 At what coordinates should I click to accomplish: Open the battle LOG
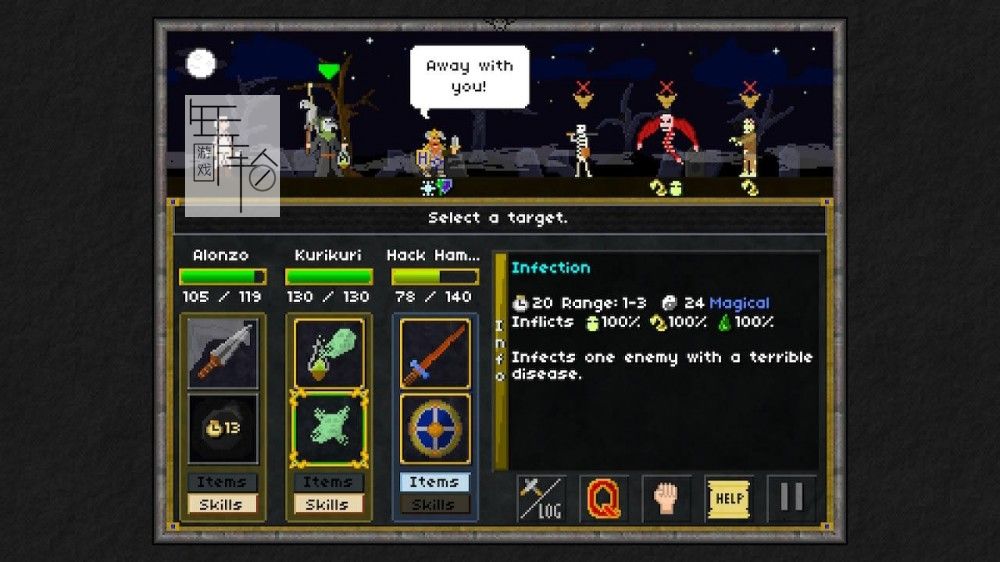tap(541, 498)
